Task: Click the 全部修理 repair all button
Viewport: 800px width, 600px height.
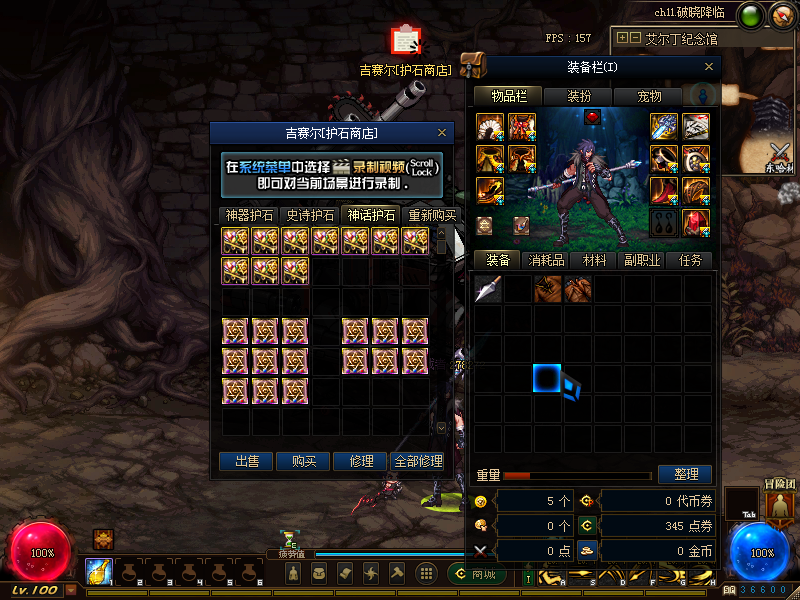Action: tap(418, 461)
